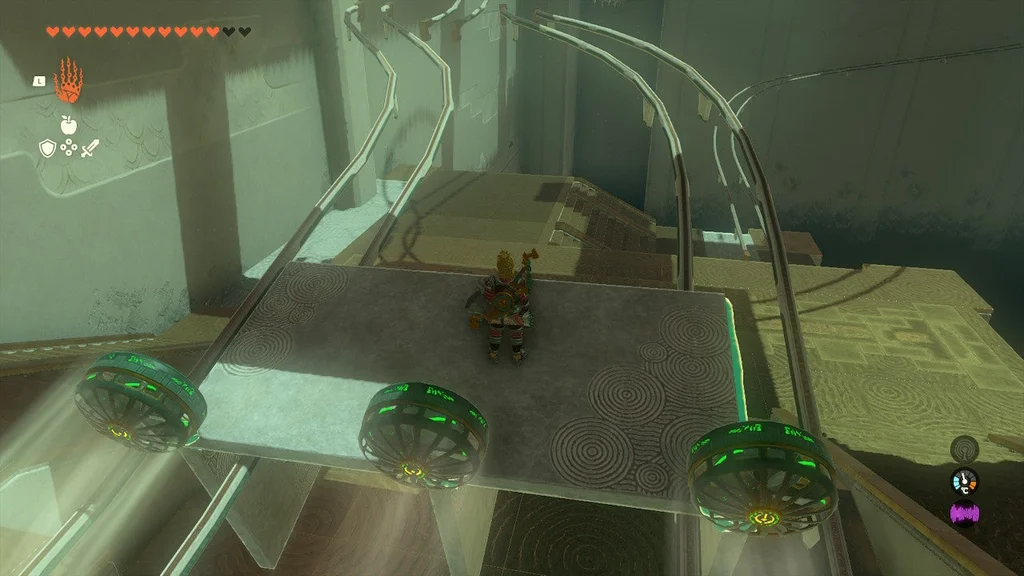Open the shield quick-select icon
The height and width of the screenshot is (576, 1024).
click(46, 149)
